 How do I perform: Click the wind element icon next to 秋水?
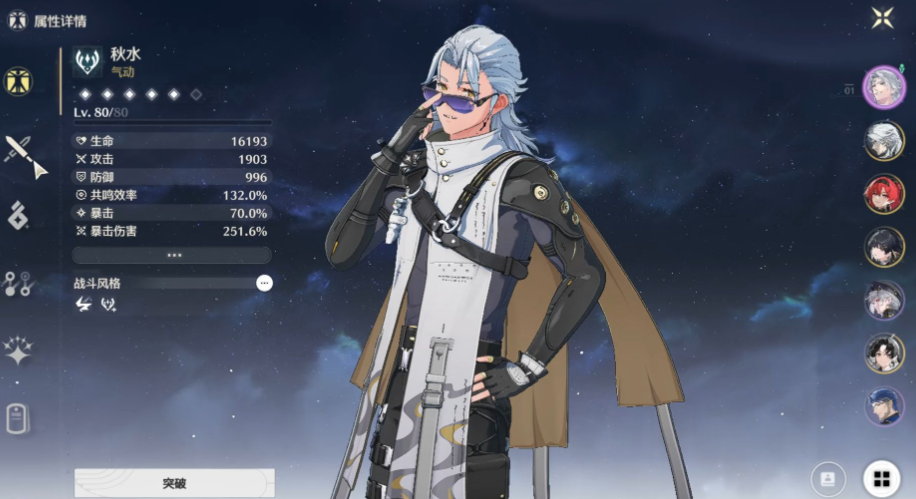[88, 63]
